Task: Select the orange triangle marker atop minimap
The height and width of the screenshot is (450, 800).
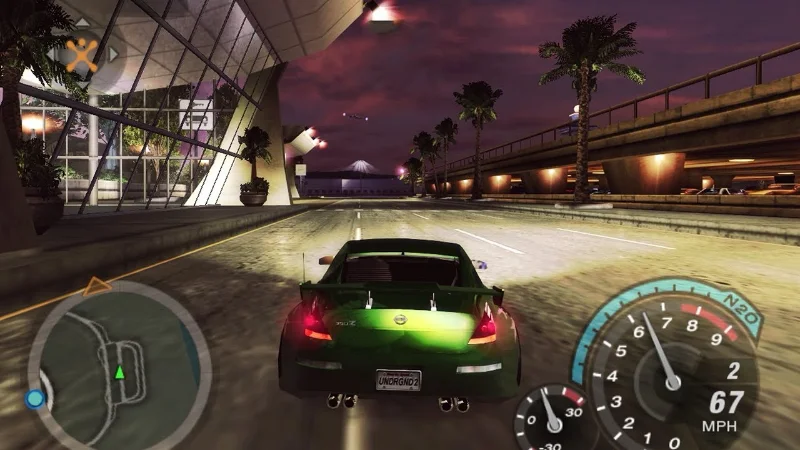Action: click(x=97, y=287)
